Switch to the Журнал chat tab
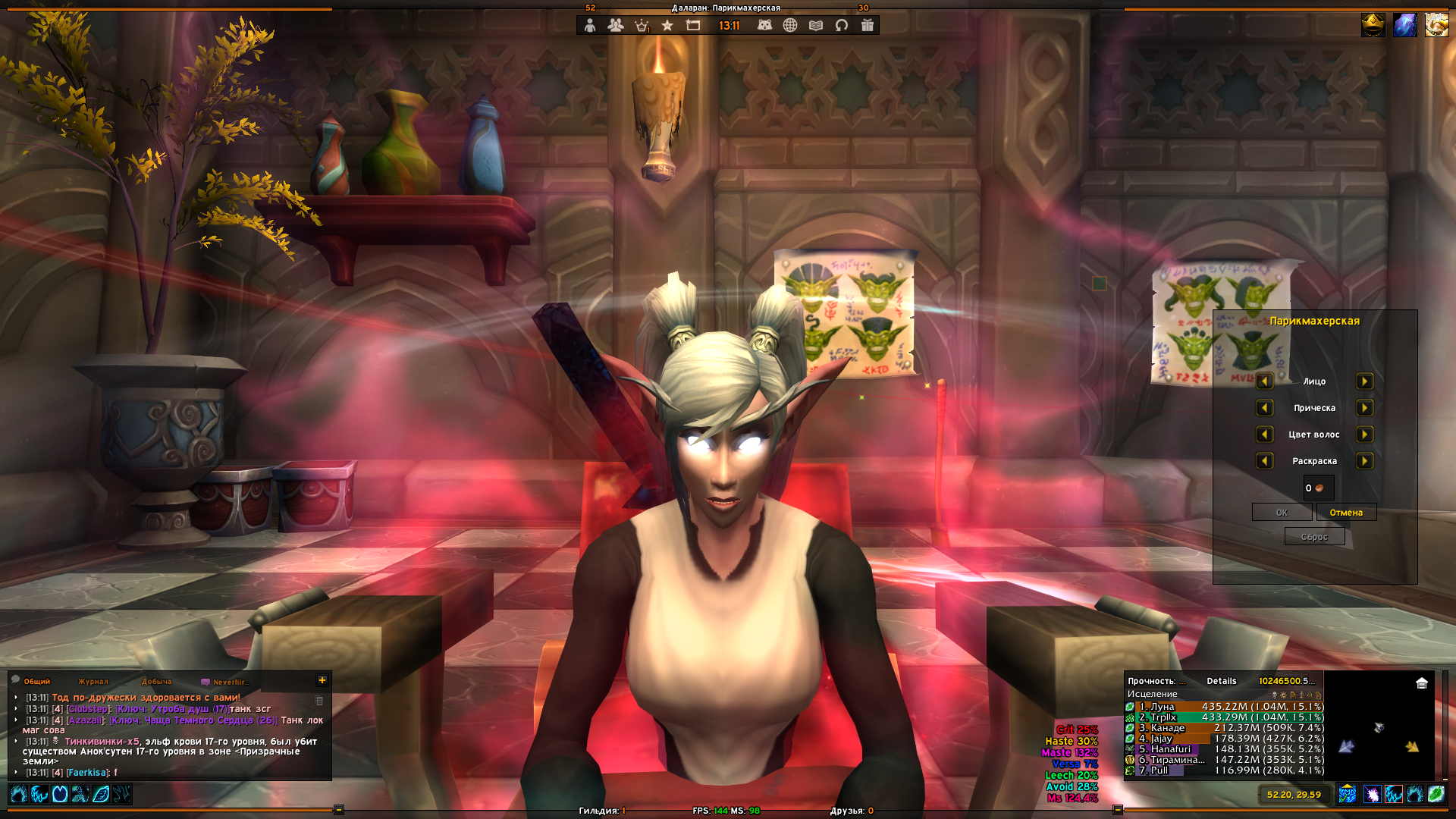 tap(93, 682)
